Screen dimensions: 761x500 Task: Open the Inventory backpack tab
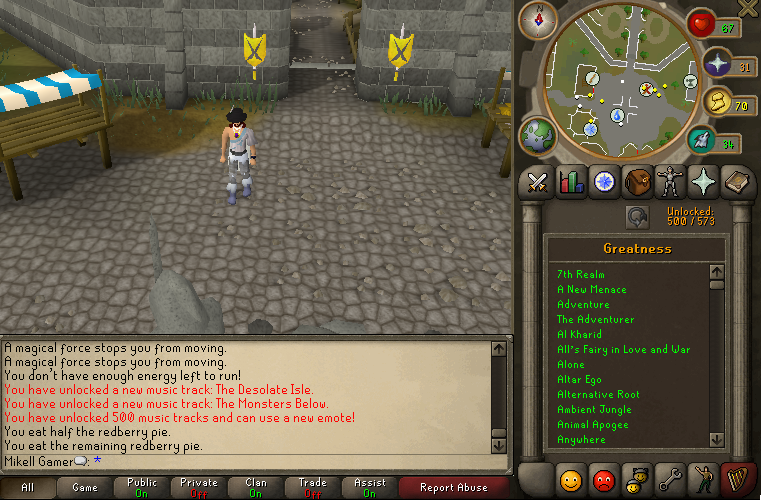(637, 182)
